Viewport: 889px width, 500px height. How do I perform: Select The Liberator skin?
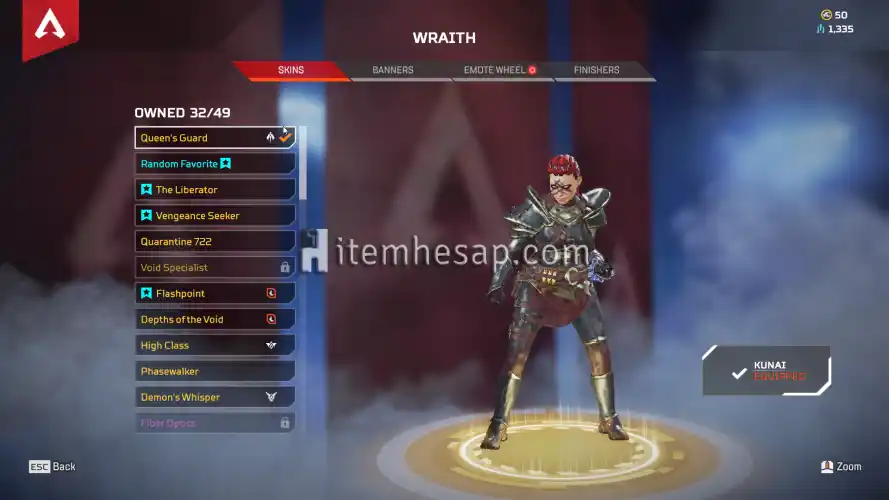point(215,190)
